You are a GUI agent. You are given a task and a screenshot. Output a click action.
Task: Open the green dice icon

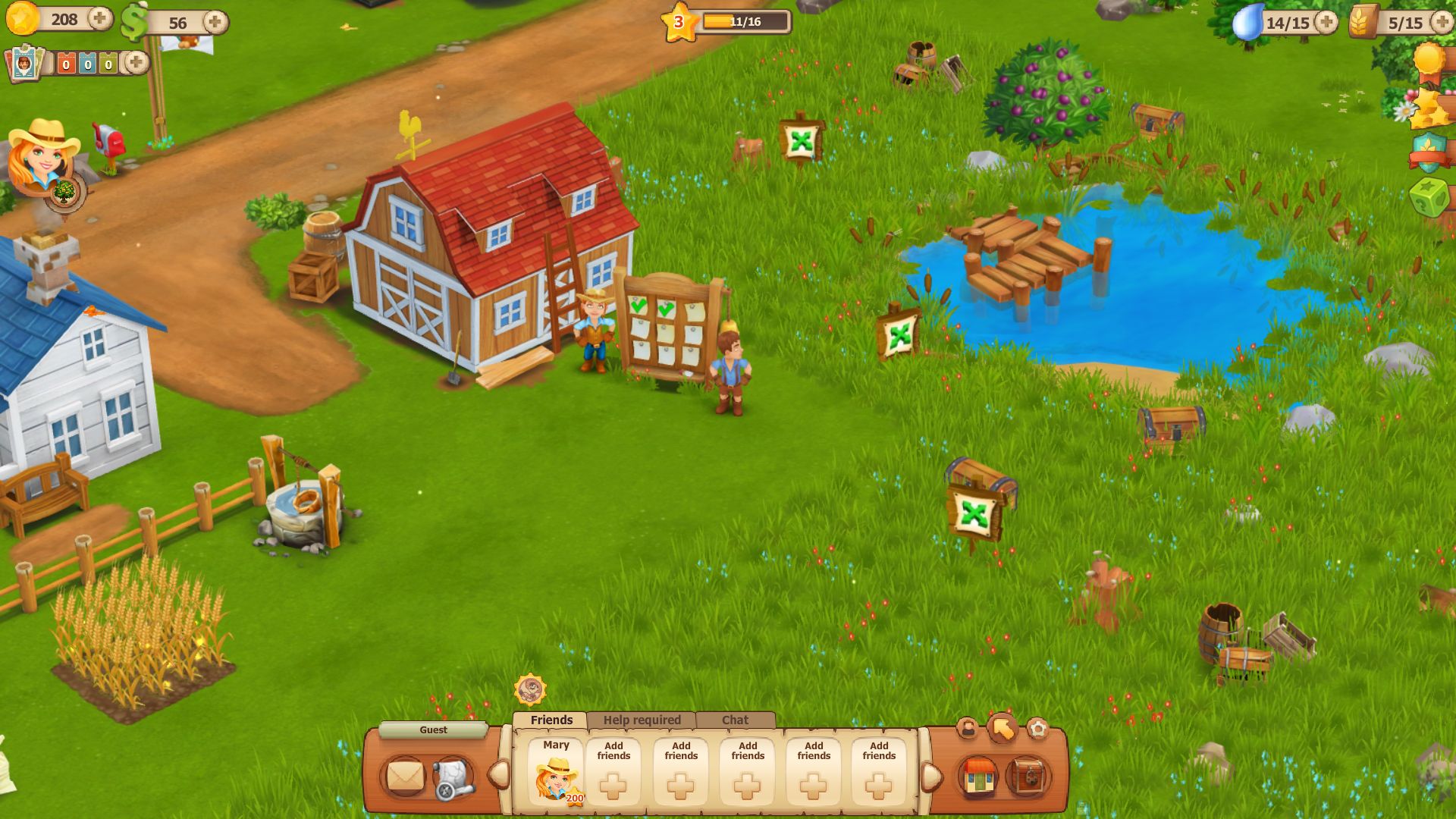click(x=1428, y=199)
